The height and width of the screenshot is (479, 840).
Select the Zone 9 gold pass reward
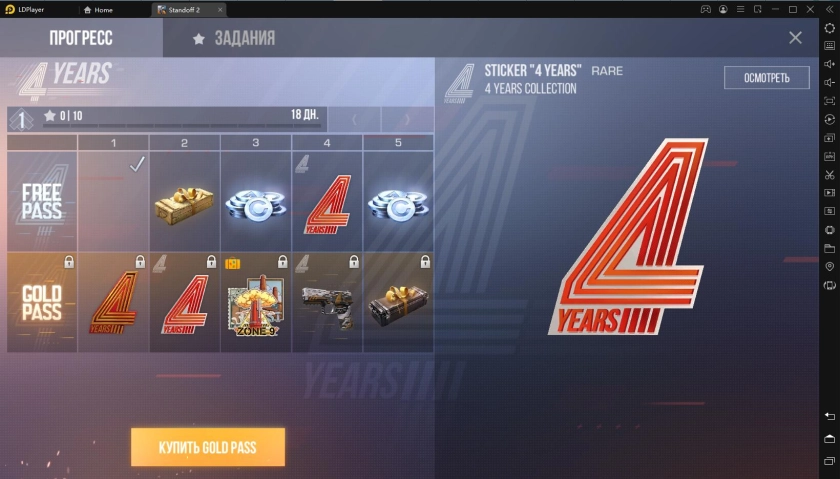[255, 302]
